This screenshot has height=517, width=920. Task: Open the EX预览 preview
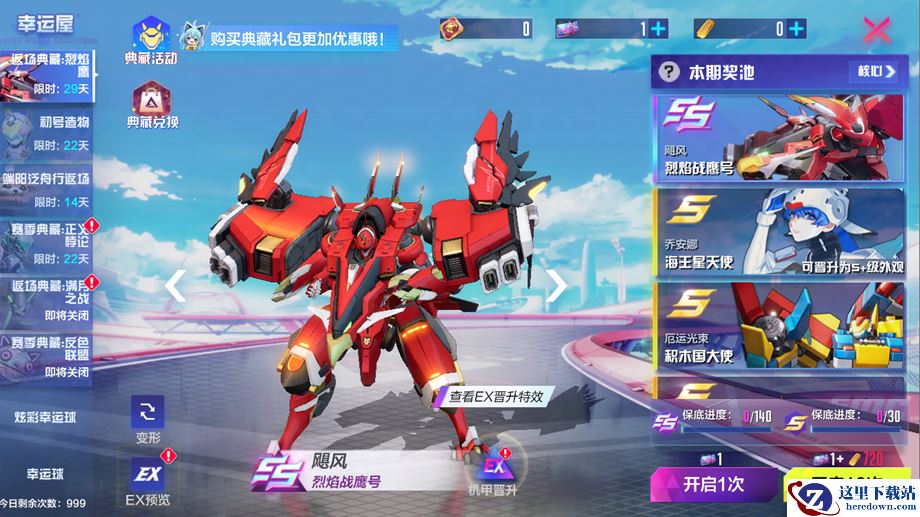pos(148,478)
